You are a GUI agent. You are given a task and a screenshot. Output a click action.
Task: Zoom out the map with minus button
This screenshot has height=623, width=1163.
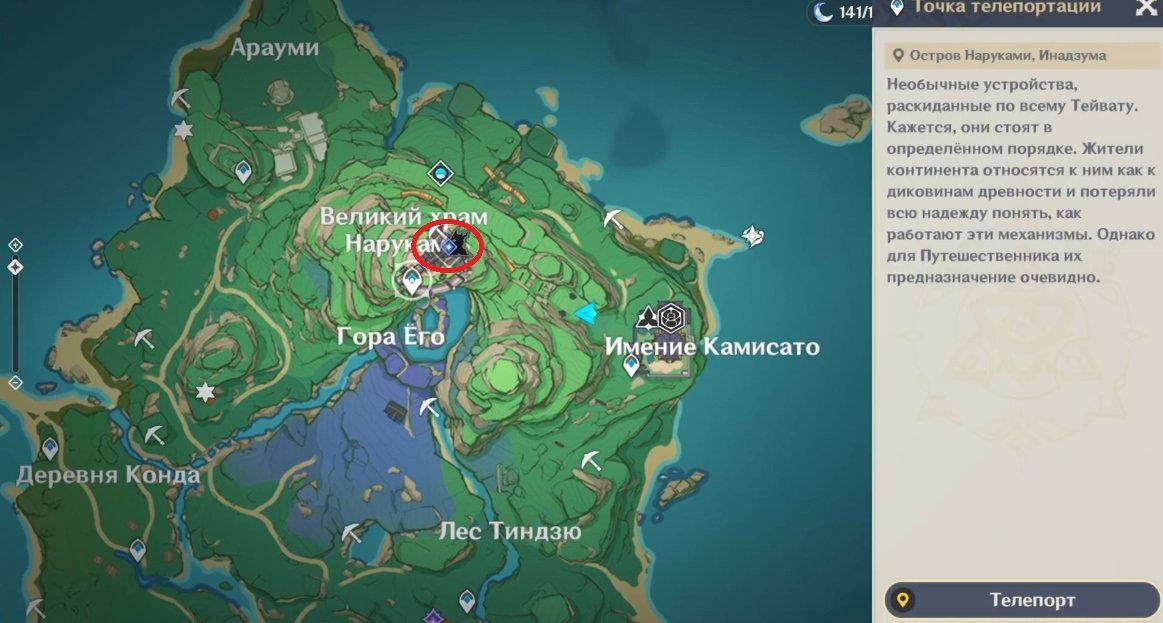tap(15, 383)
